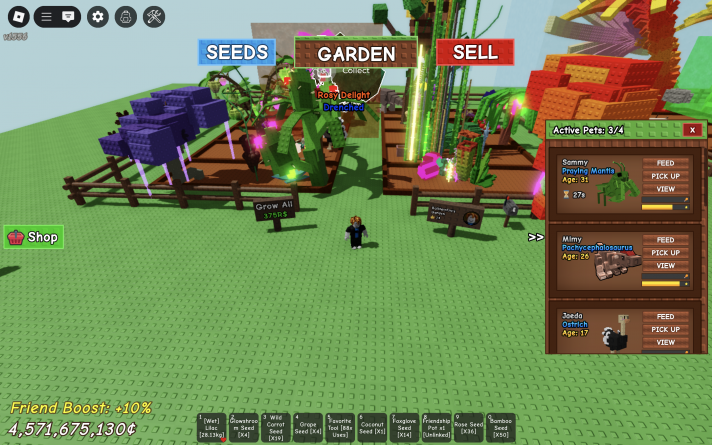Feed Mimy the Pachycephalosaurus
Viewport: 712px width, 445px height.
pyautogui.click(x=665, y=240)
